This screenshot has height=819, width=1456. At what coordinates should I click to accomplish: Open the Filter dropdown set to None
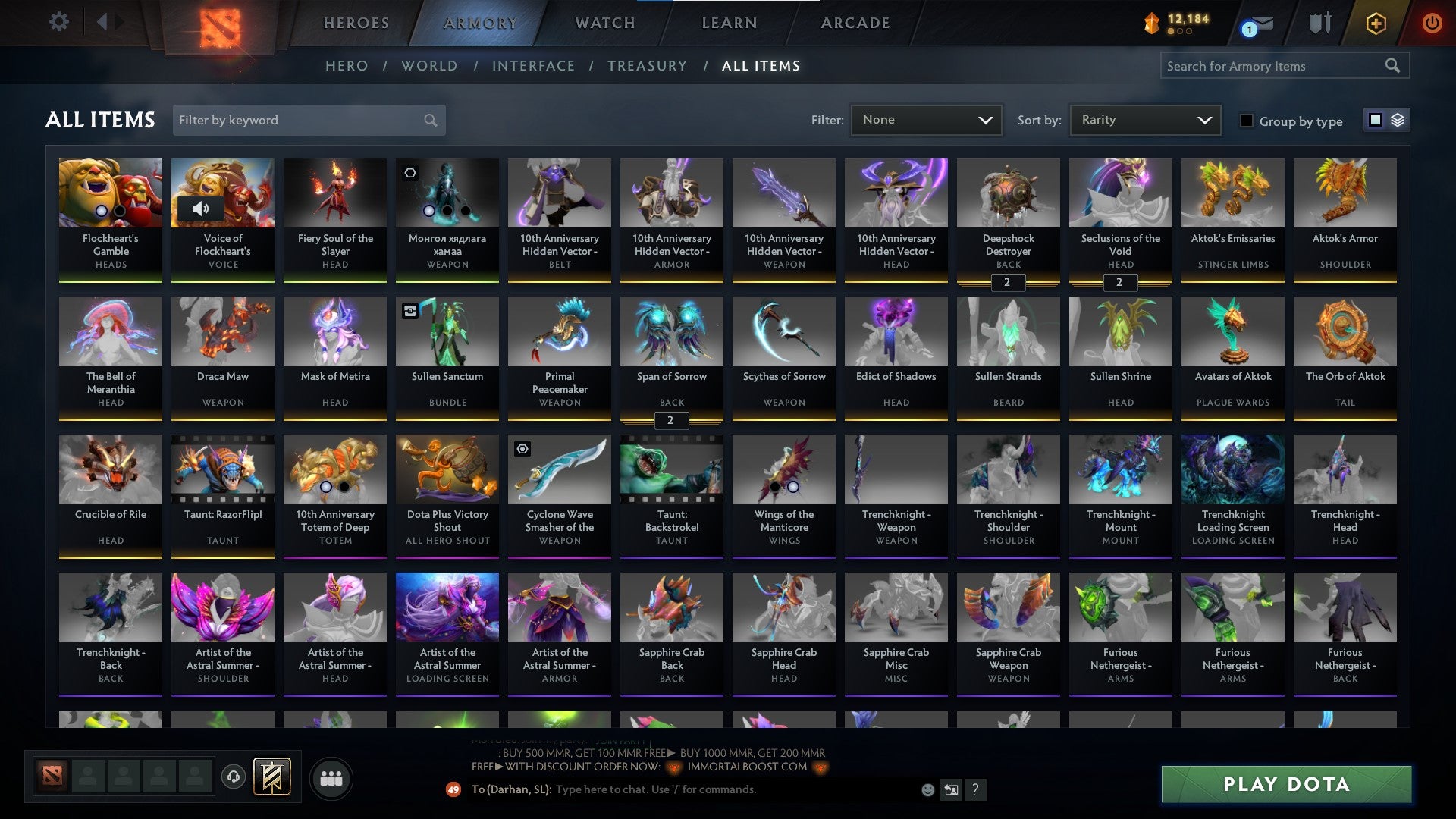[x=927, y=119]
